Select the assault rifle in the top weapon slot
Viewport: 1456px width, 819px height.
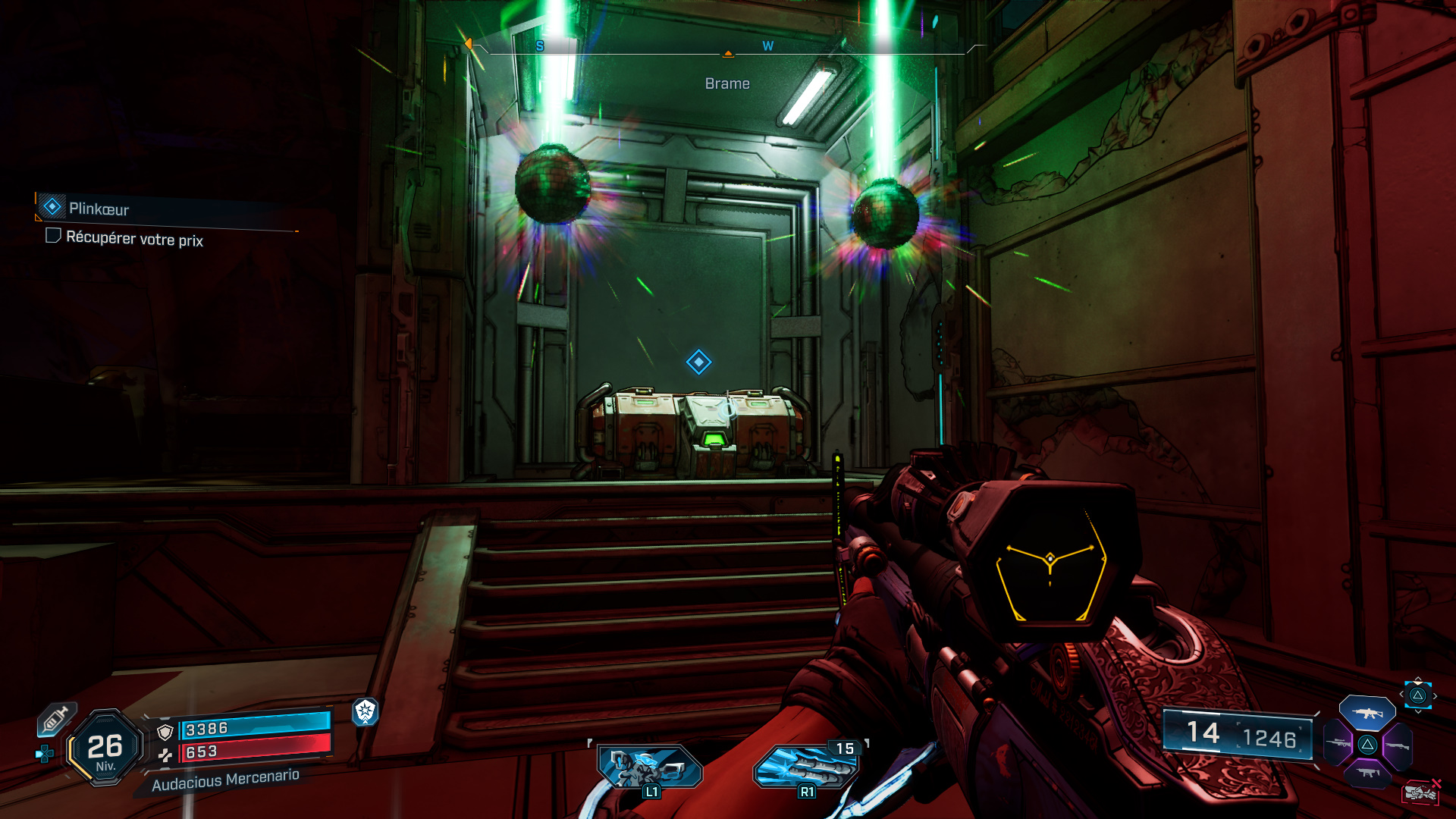click(x=1367, y=713)
